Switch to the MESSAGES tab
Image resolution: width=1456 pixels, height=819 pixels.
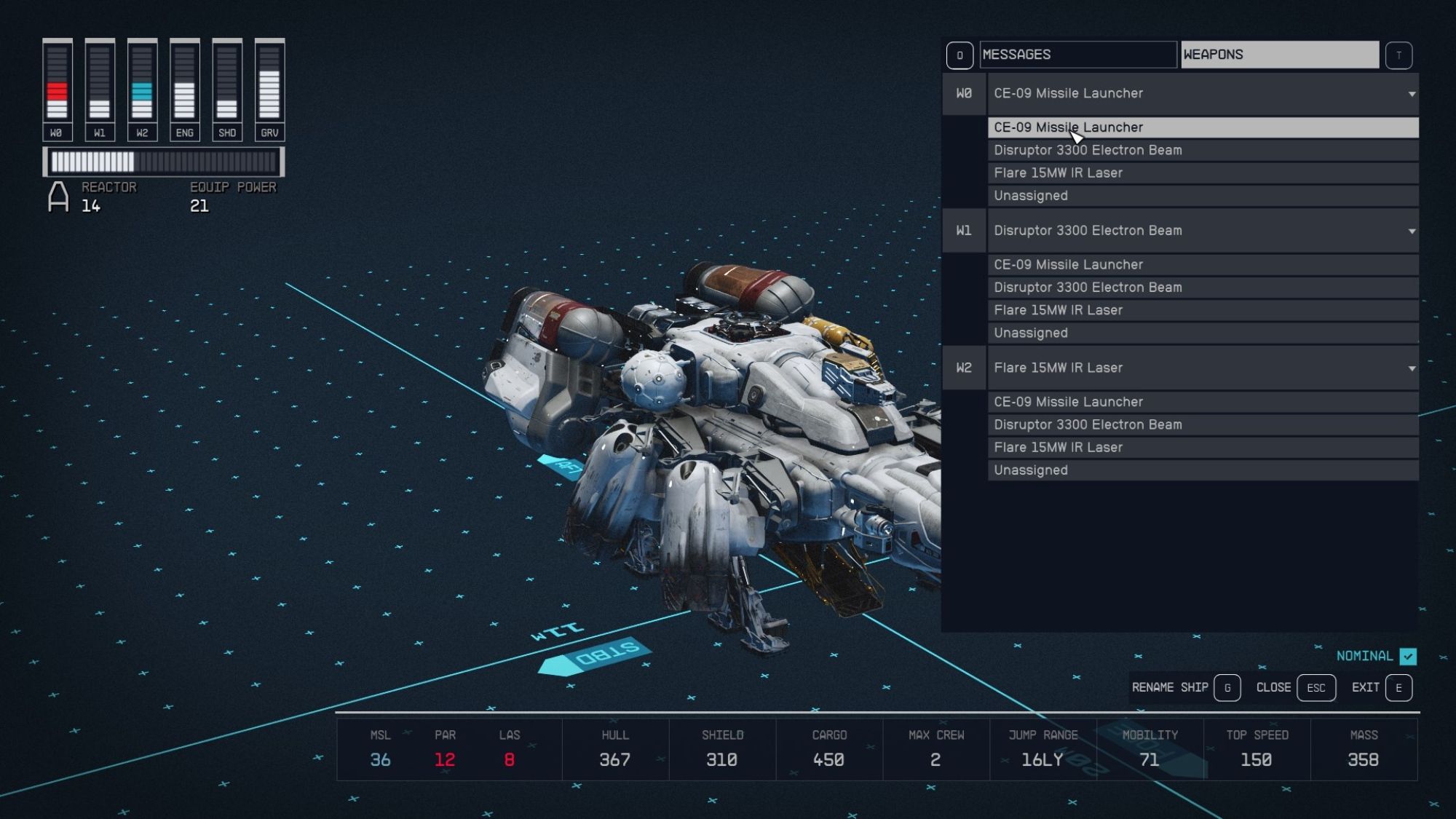[x=1078, y=54]
